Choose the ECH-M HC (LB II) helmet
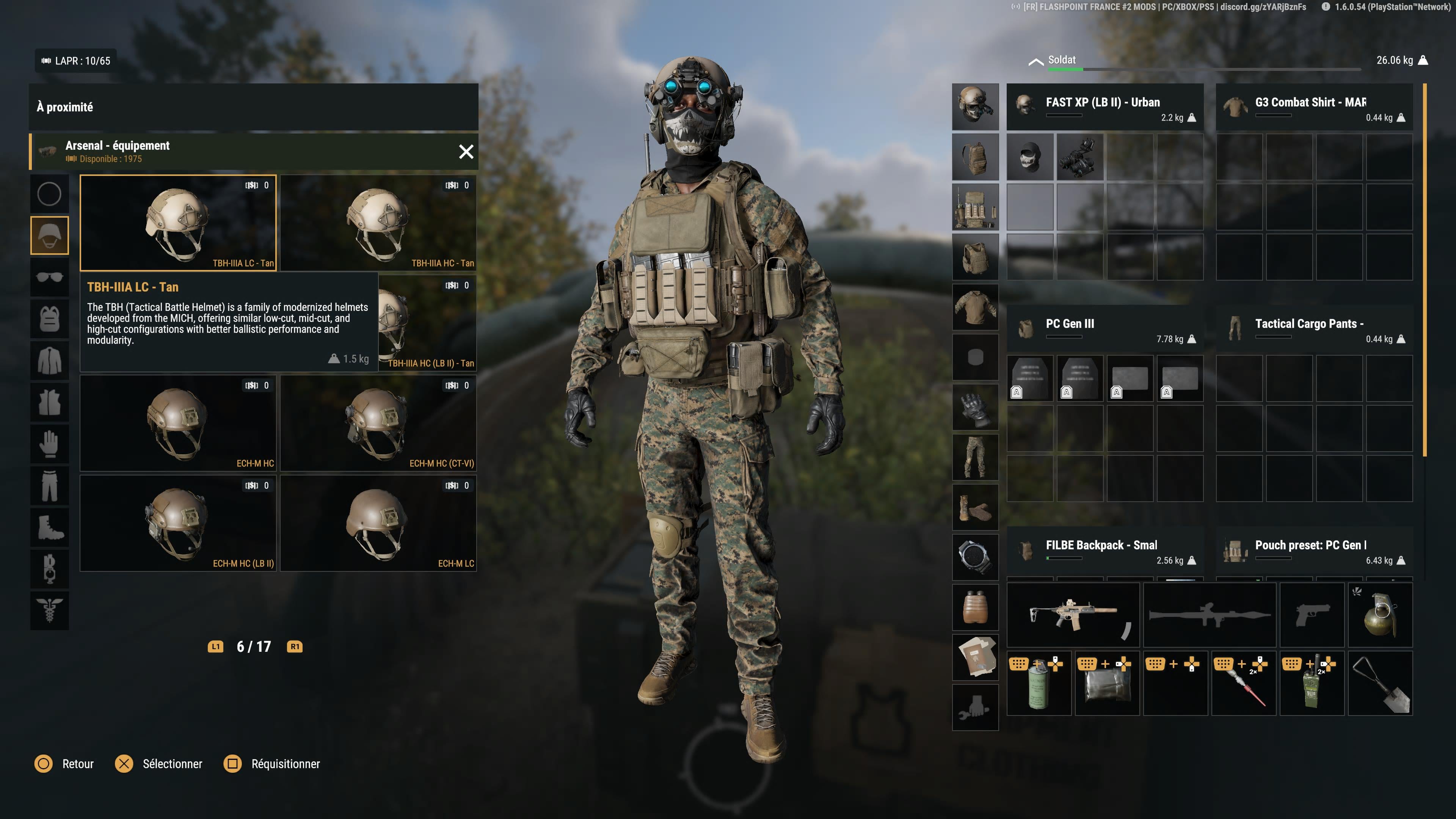 tap(178, 523)
